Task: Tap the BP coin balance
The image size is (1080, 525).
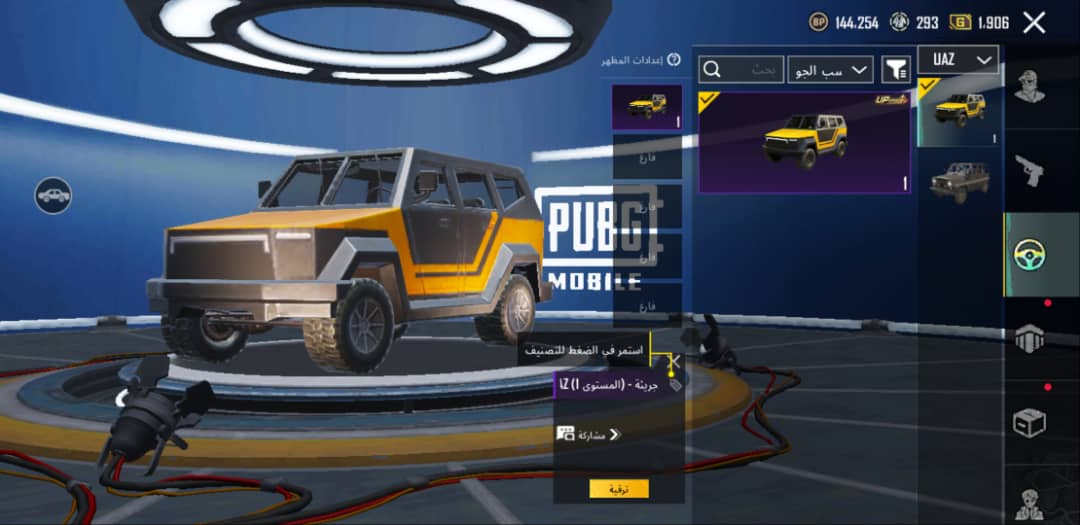Action: tap(844, 23)
